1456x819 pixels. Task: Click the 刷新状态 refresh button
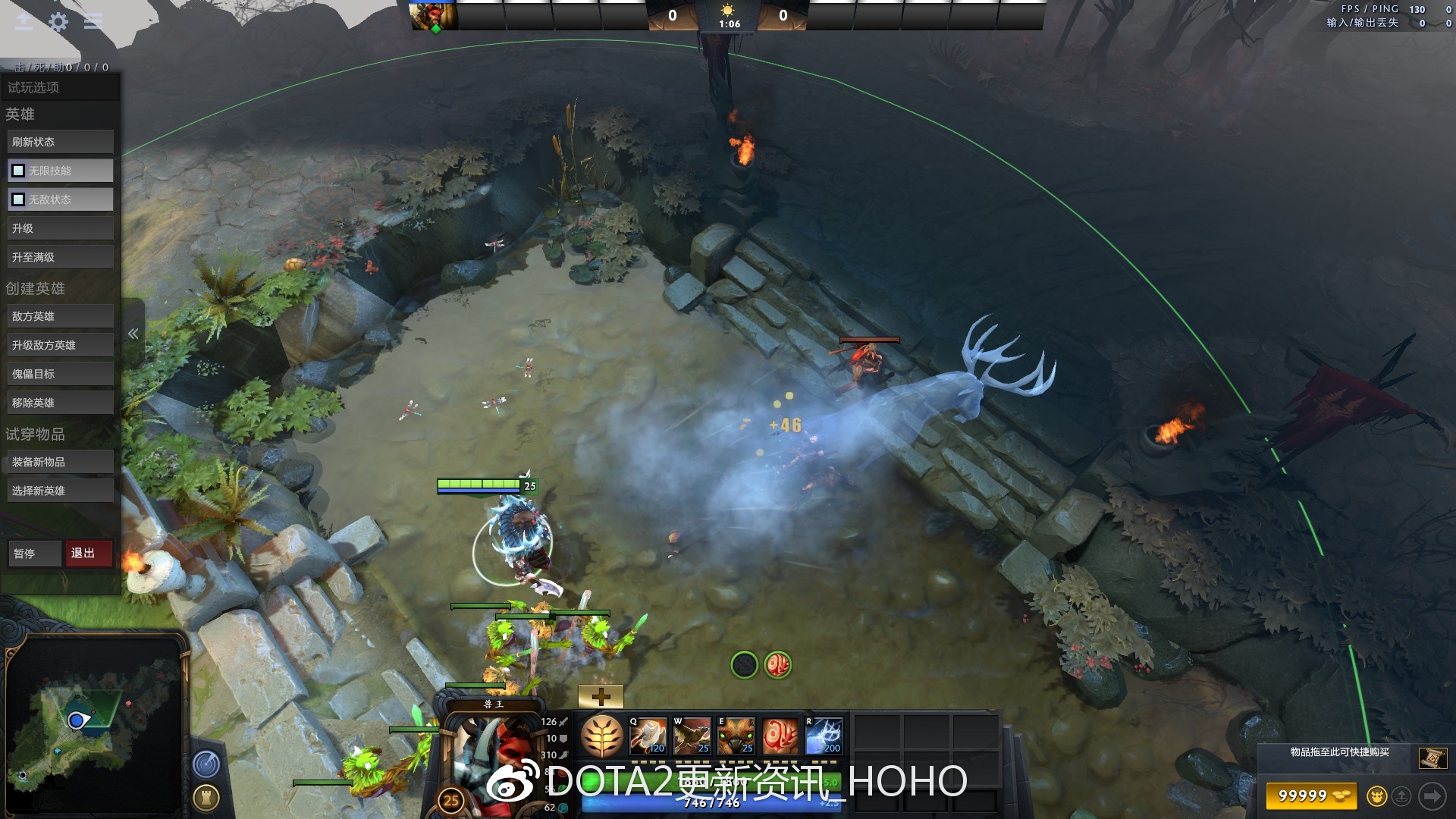point(61,142)
